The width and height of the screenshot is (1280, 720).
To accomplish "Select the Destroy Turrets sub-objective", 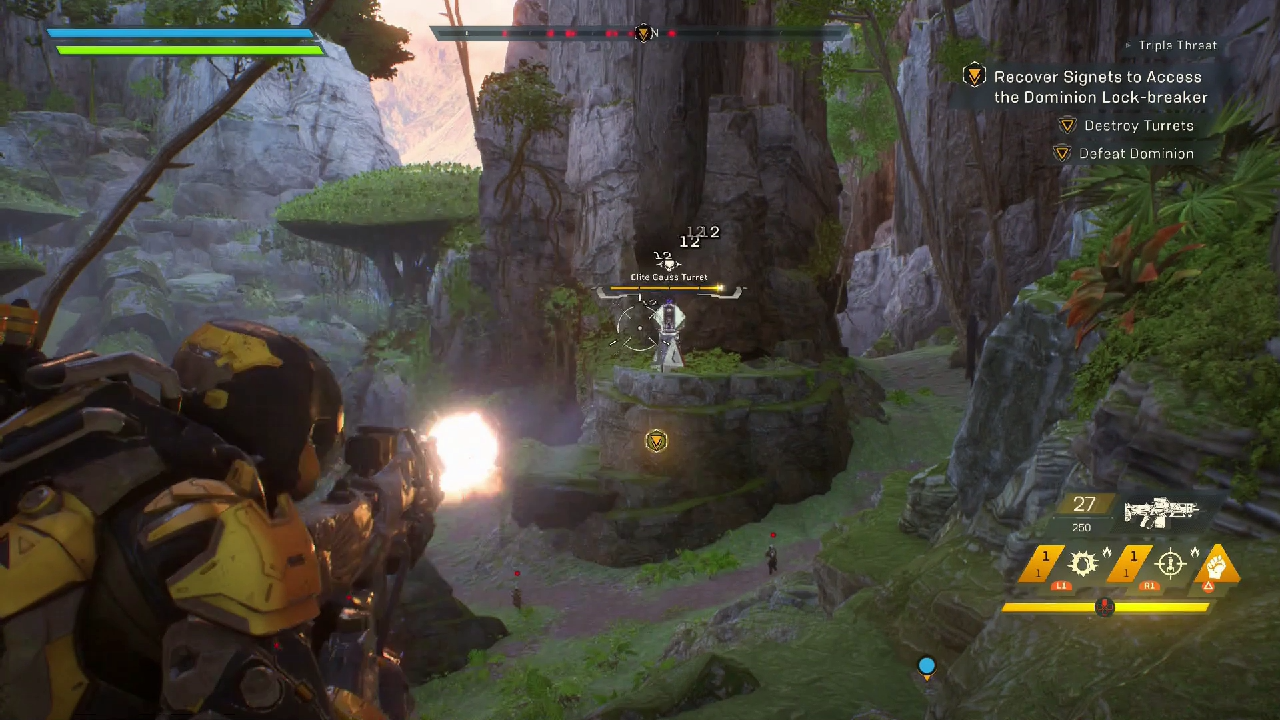I will [x=1138, y=126].
